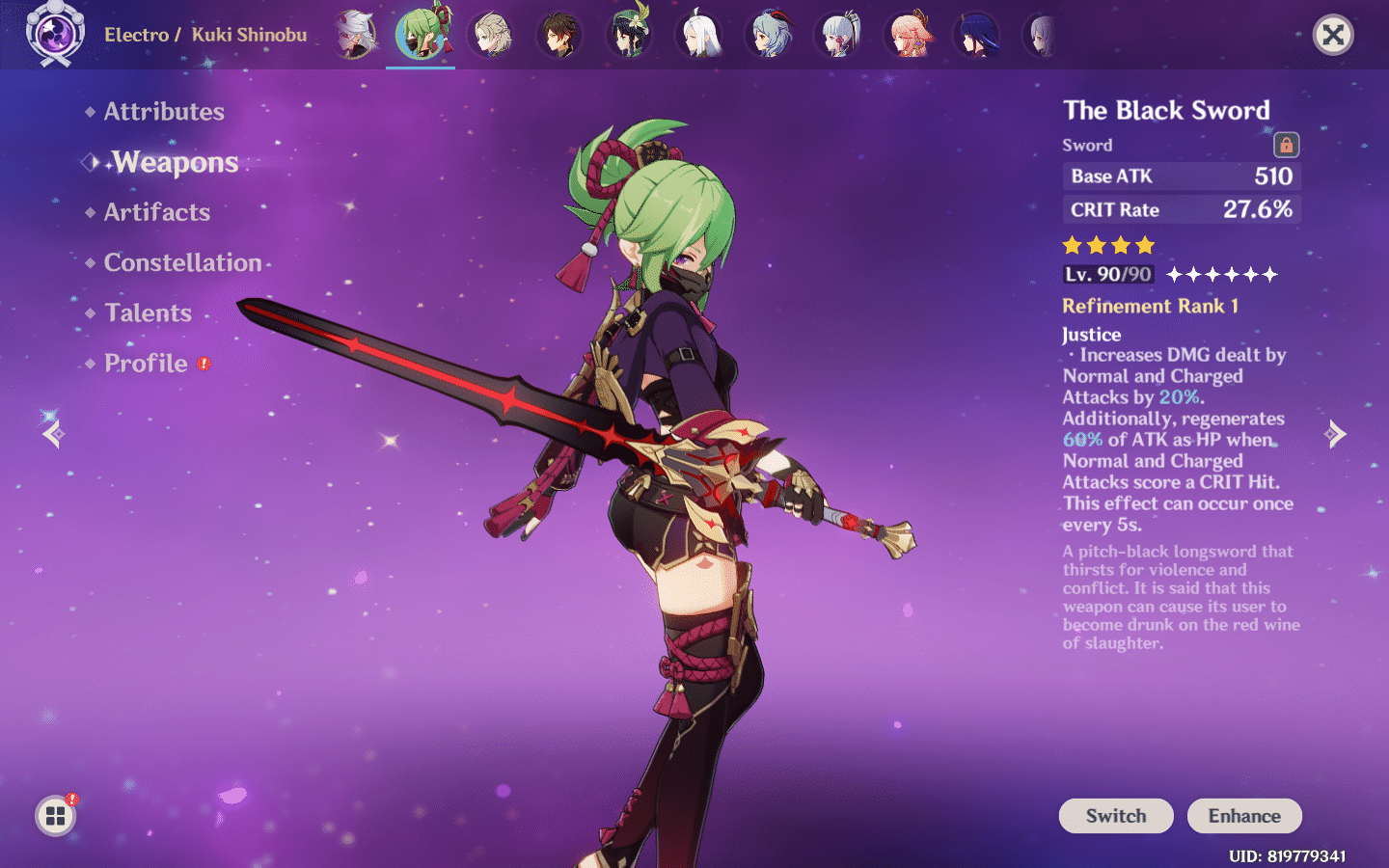Select Albedo's character portrait
Viewport: 1389px width, 868px height.
[x=489, y=35]
